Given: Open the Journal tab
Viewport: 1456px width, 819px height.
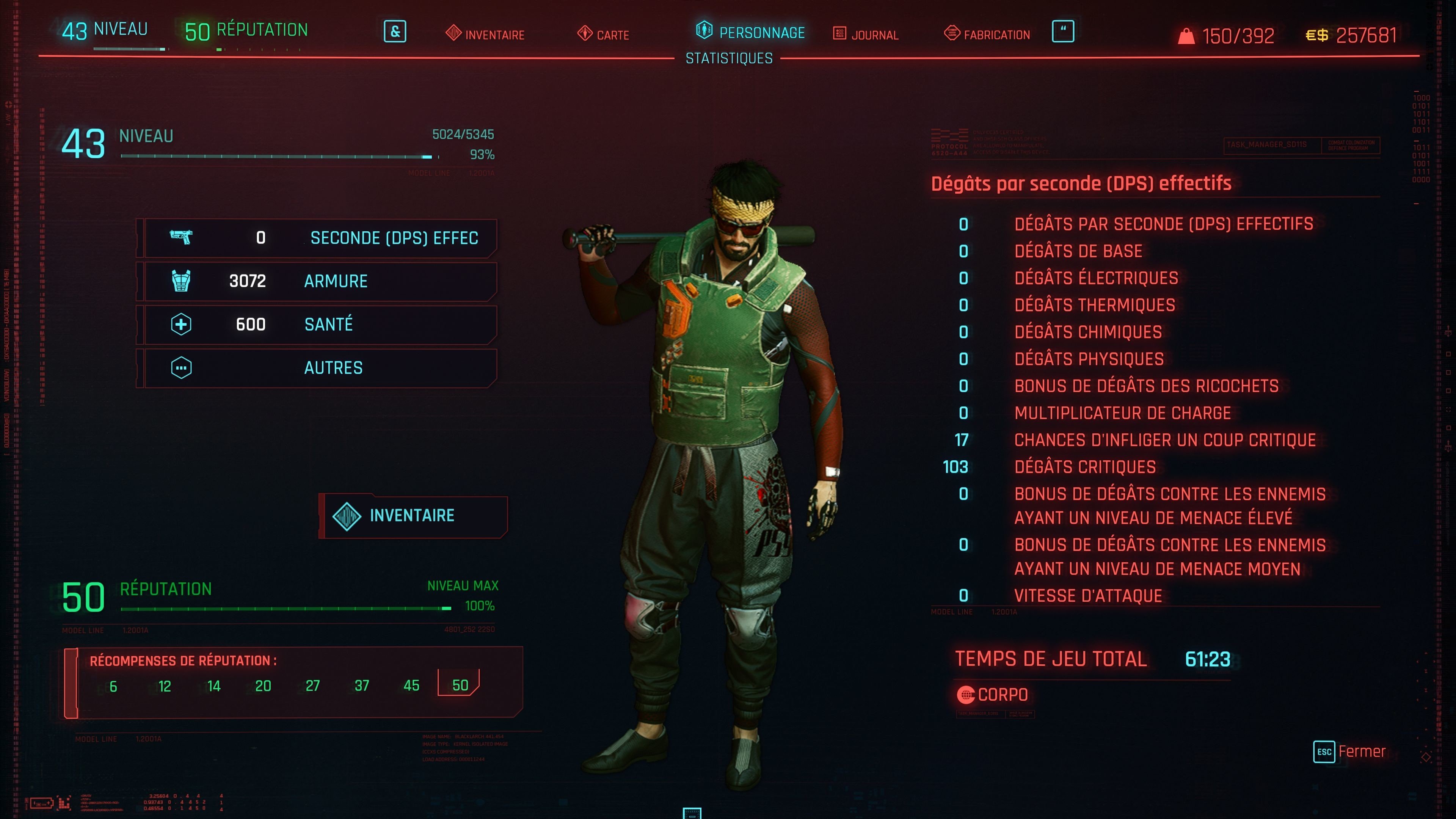Looking at the screenshot, I should pos(866,35).
